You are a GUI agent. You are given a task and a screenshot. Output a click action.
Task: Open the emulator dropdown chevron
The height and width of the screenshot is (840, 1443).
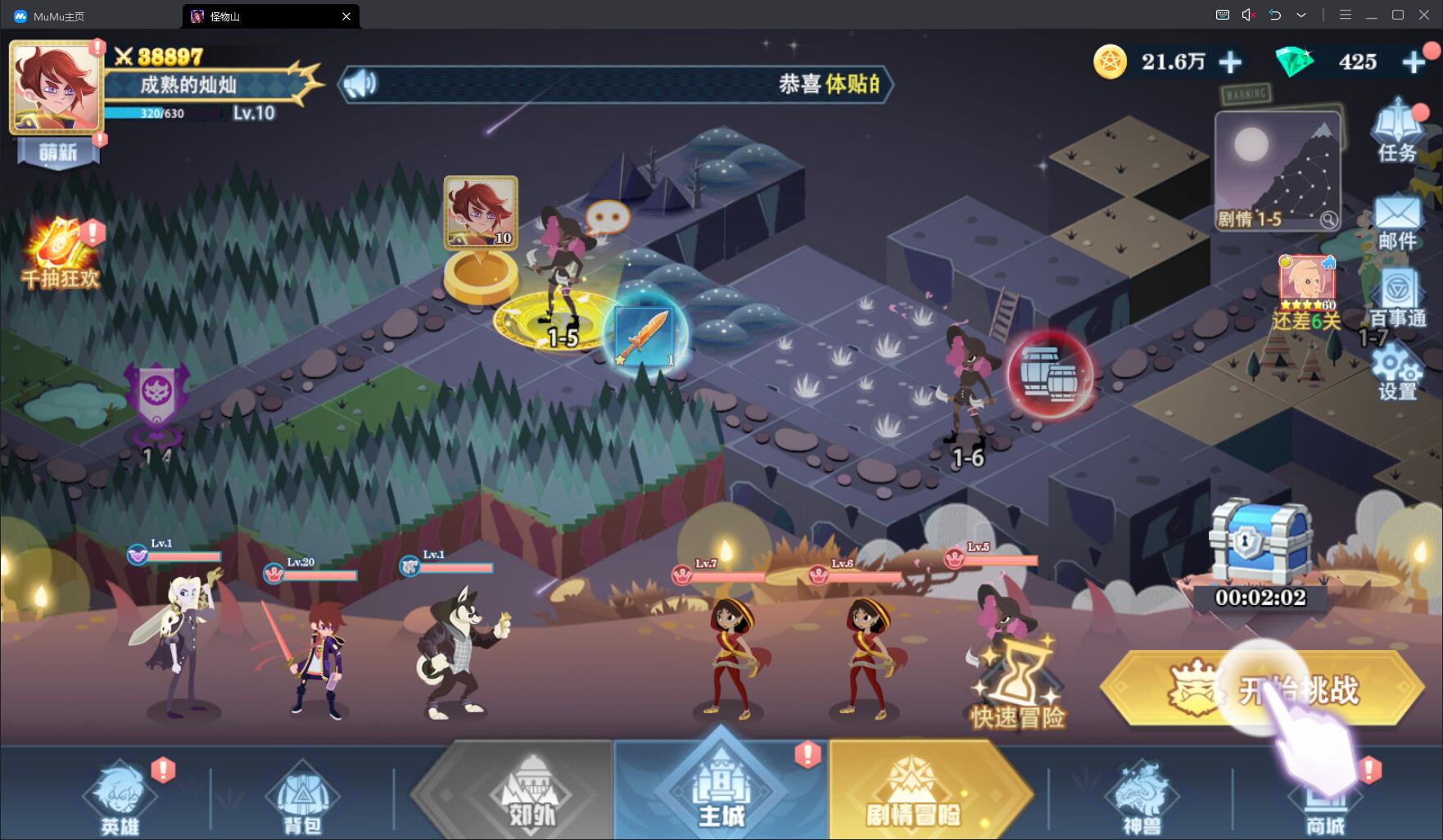[1301, 15]
